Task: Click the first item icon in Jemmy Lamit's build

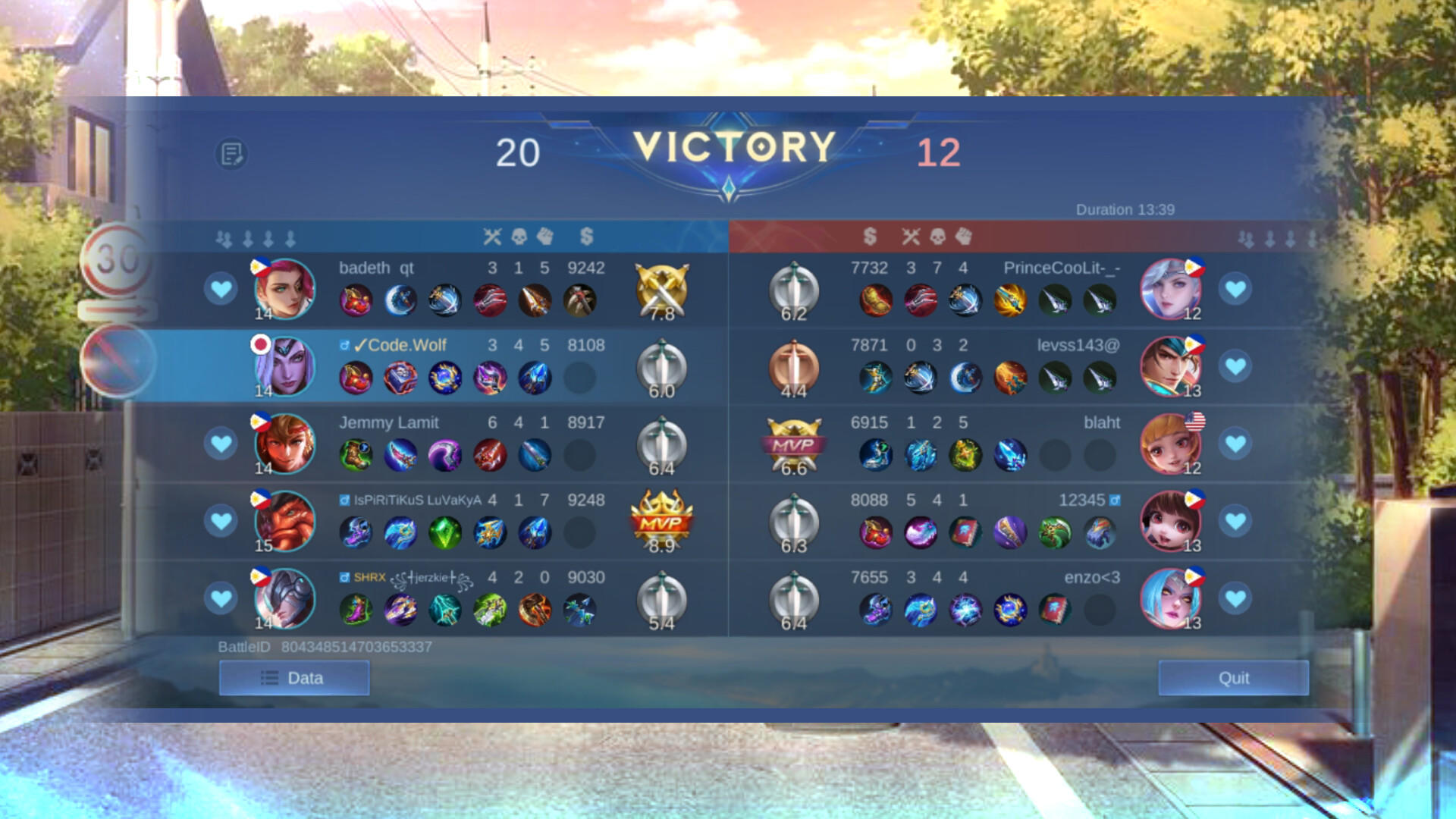Action: point(356,455)
